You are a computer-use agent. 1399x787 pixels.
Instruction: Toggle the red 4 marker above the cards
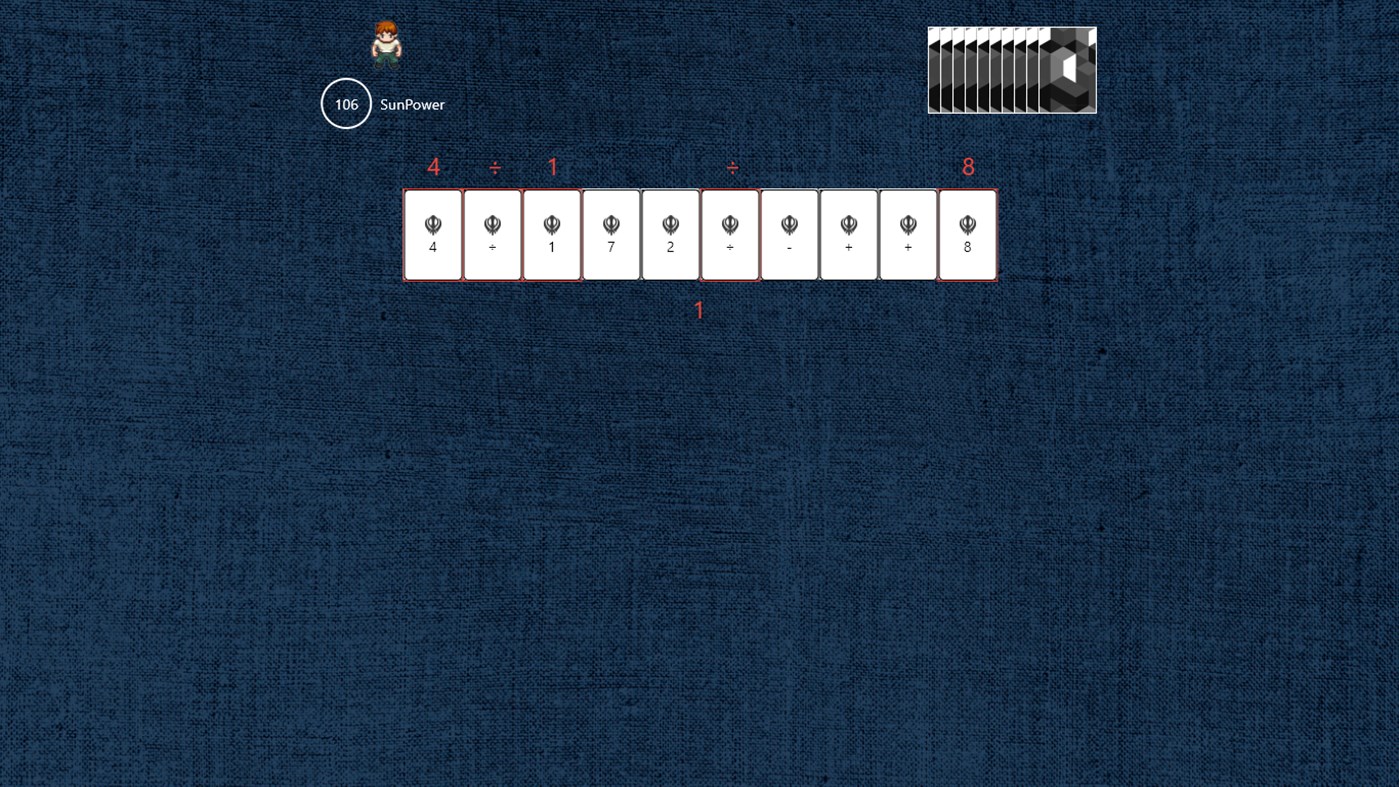(433, 167)
